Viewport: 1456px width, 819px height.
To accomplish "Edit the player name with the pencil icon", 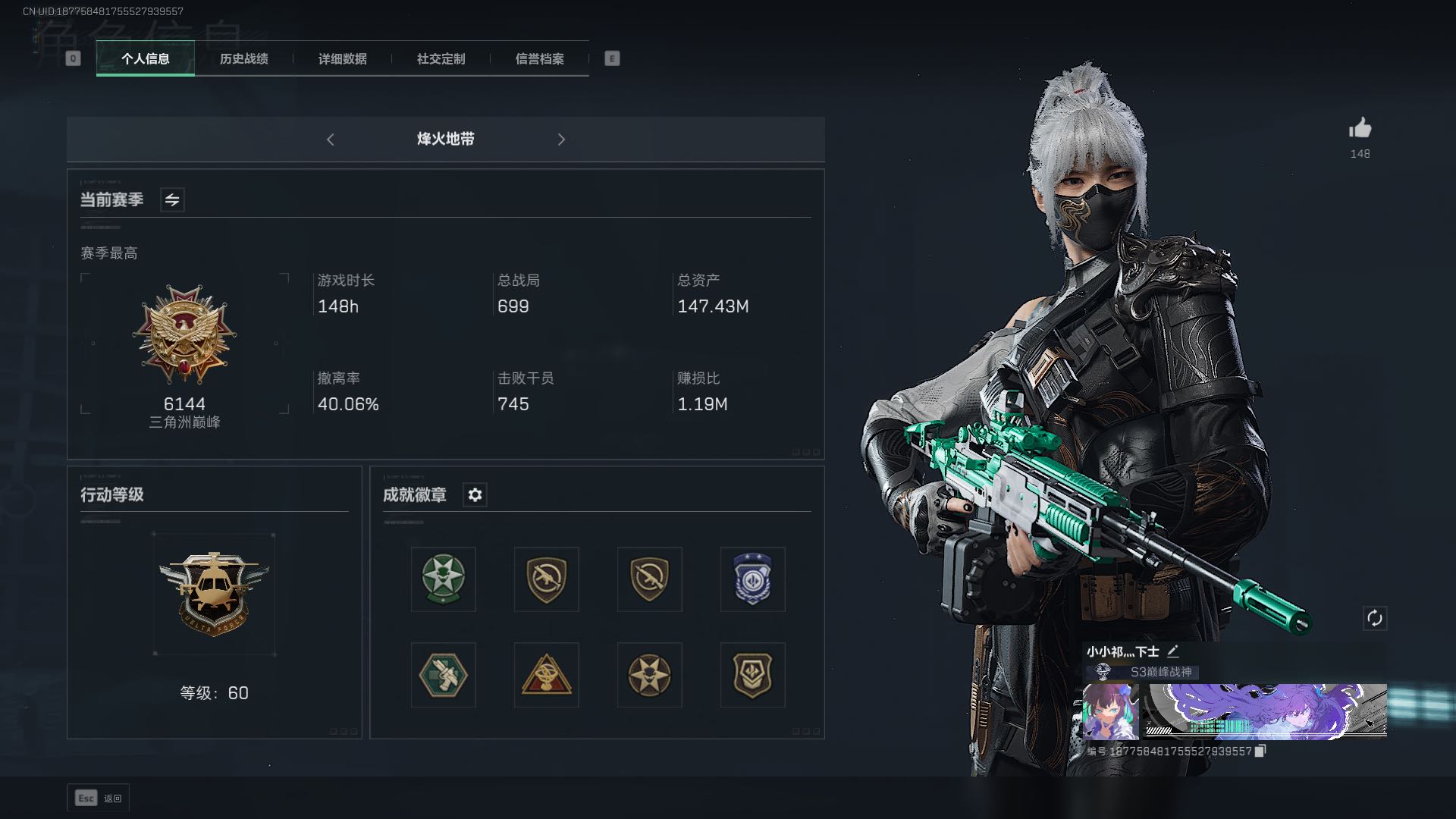I will (x=1173, y=651).
